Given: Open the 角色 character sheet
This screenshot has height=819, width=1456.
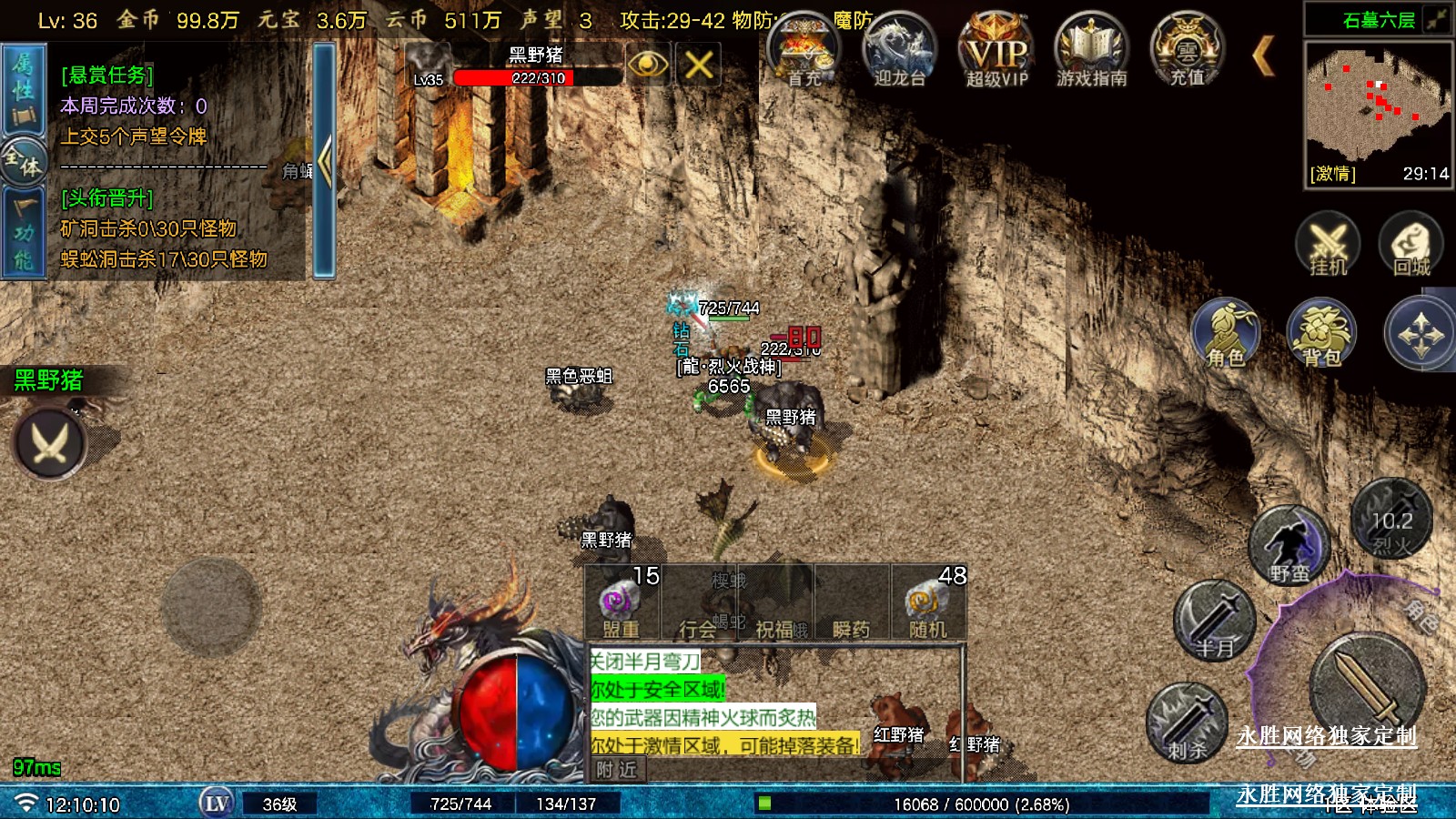Looking at the screenshot, I should 1226,333.
